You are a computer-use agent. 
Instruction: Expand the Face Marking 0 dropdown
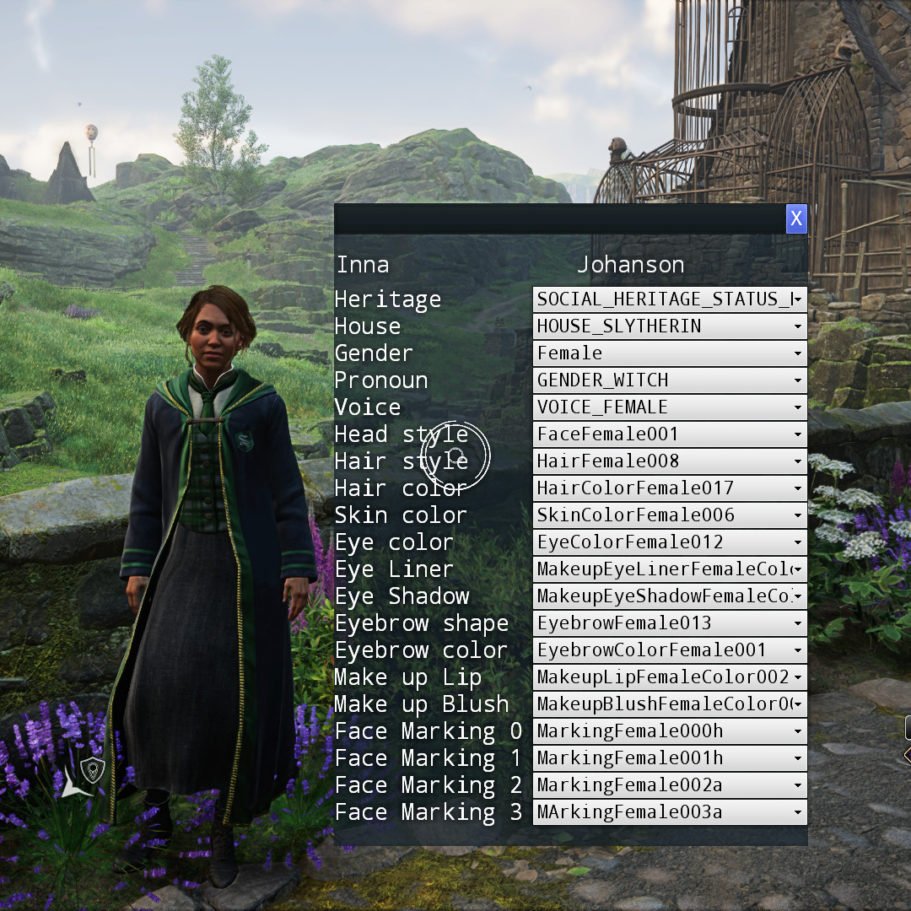coord(669,731)
